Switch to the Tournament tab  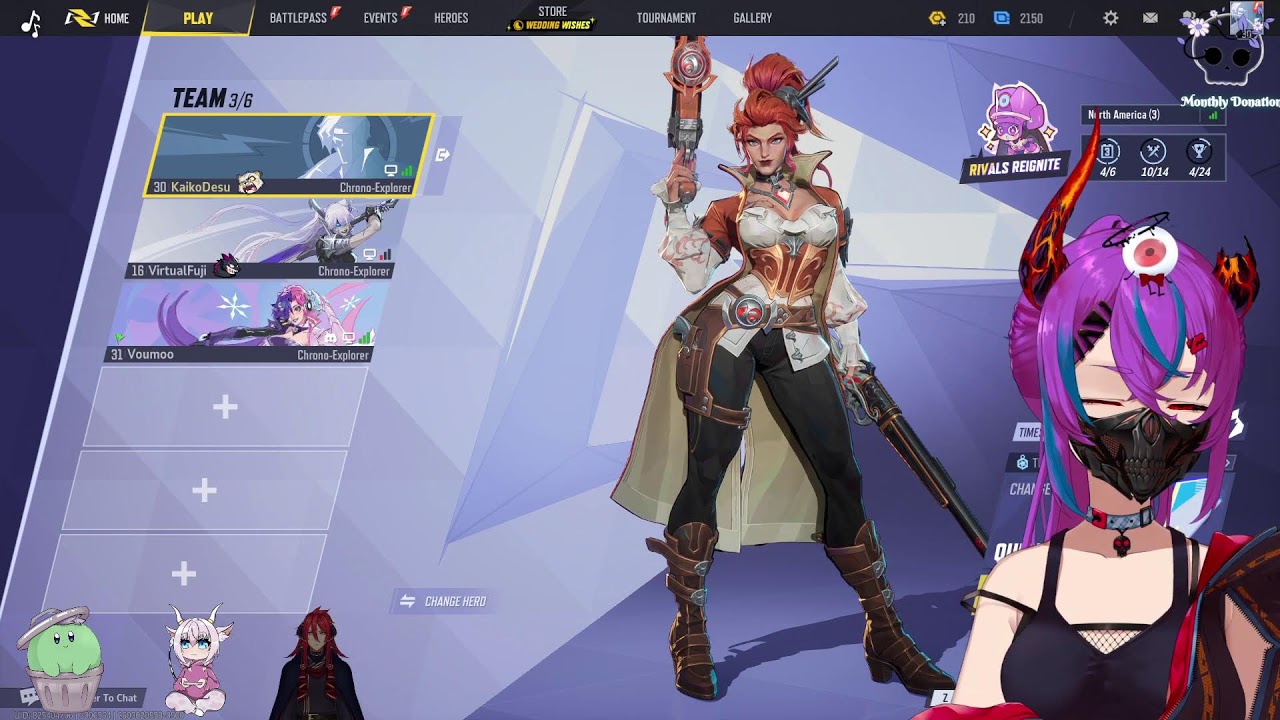[x=666, y=18]
